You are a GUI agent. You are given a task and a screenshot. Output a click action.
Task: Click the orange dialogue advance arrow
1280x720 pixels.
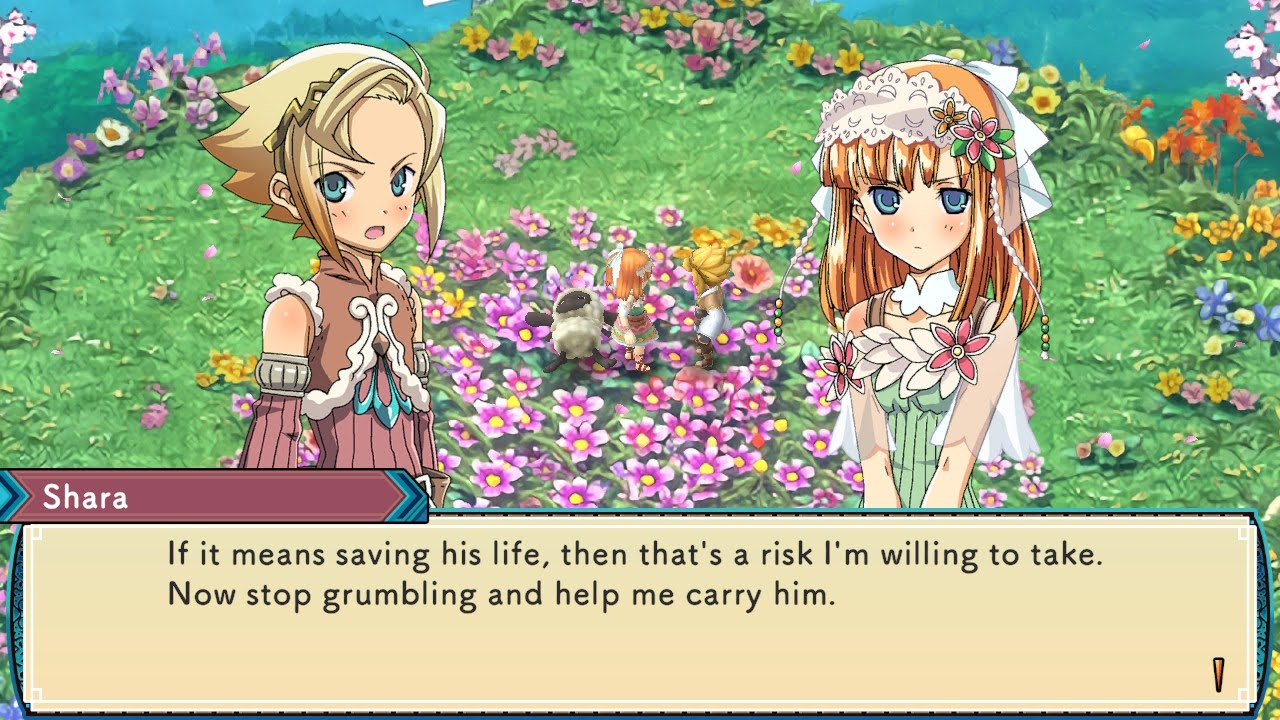1218,675
